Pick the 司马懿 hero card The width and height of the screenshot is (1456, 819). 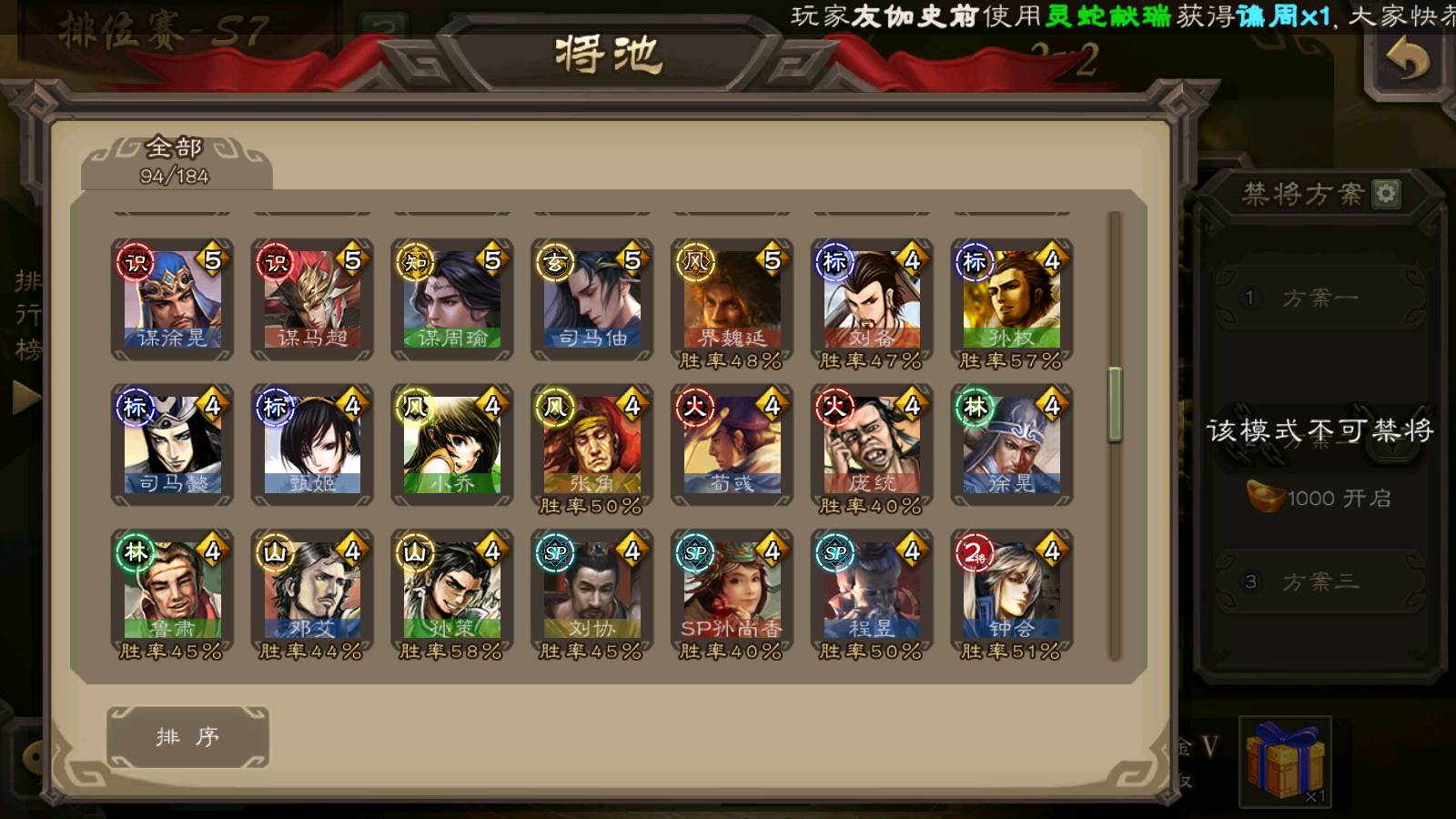[x=172, y=445]
